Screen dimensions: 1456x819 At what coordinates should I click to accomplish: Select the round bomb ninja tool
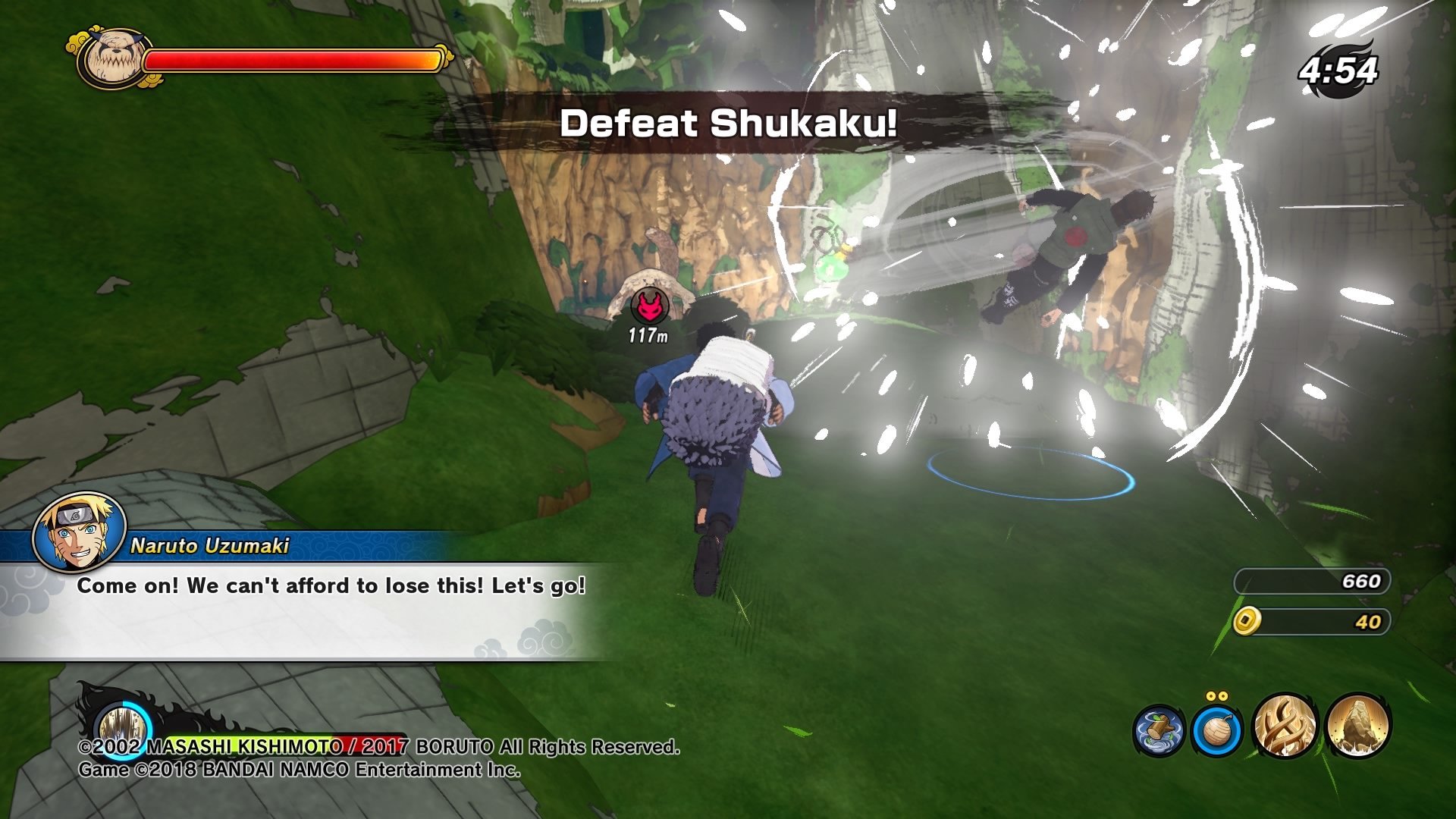click(x=1217, y=730)
